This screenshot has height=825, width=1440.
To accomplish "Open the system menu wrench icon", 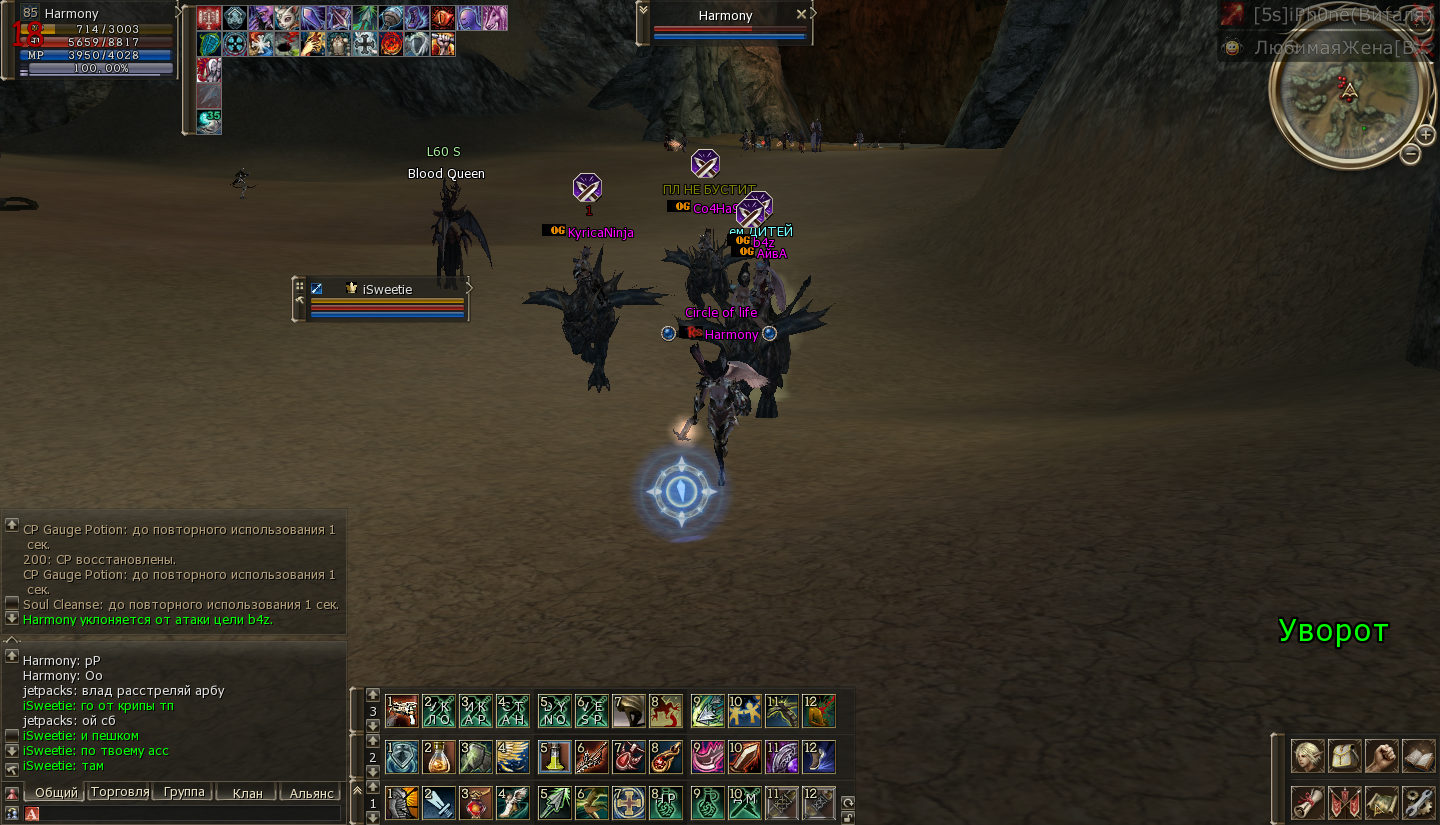I will (1419, 802).
